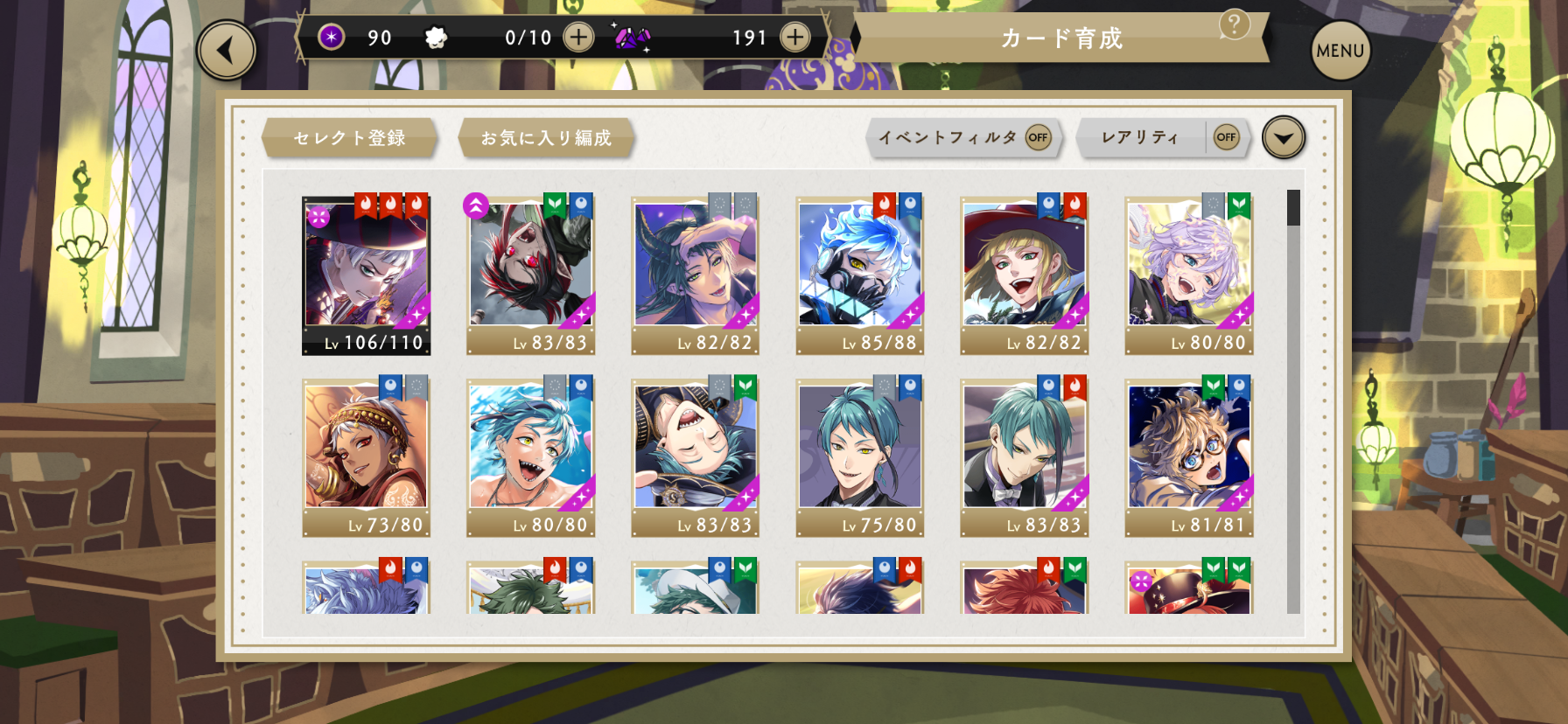Viewport: 1568px width, 724px height.
Task: Select the Lv 75/80 card
Action: (860, 456)
